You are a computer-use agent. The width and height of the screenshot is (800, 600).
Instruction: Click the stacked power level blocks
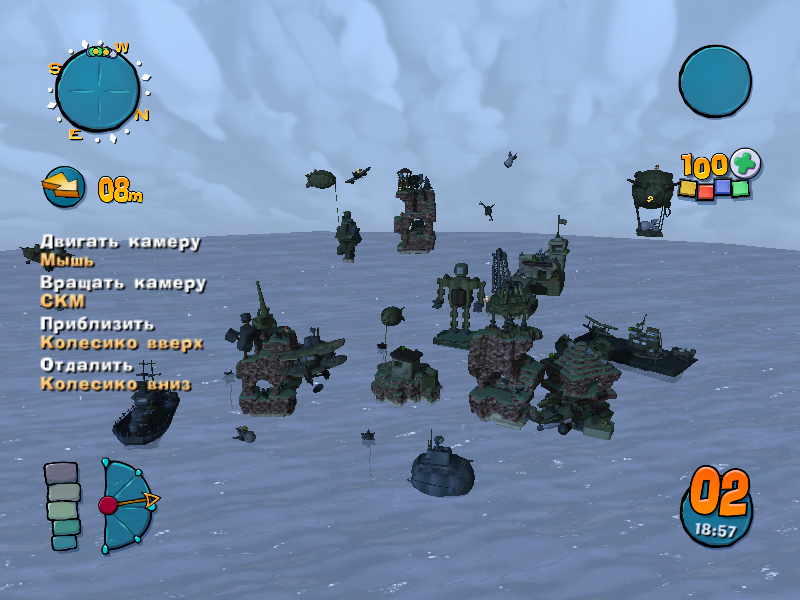pos(63,506)
